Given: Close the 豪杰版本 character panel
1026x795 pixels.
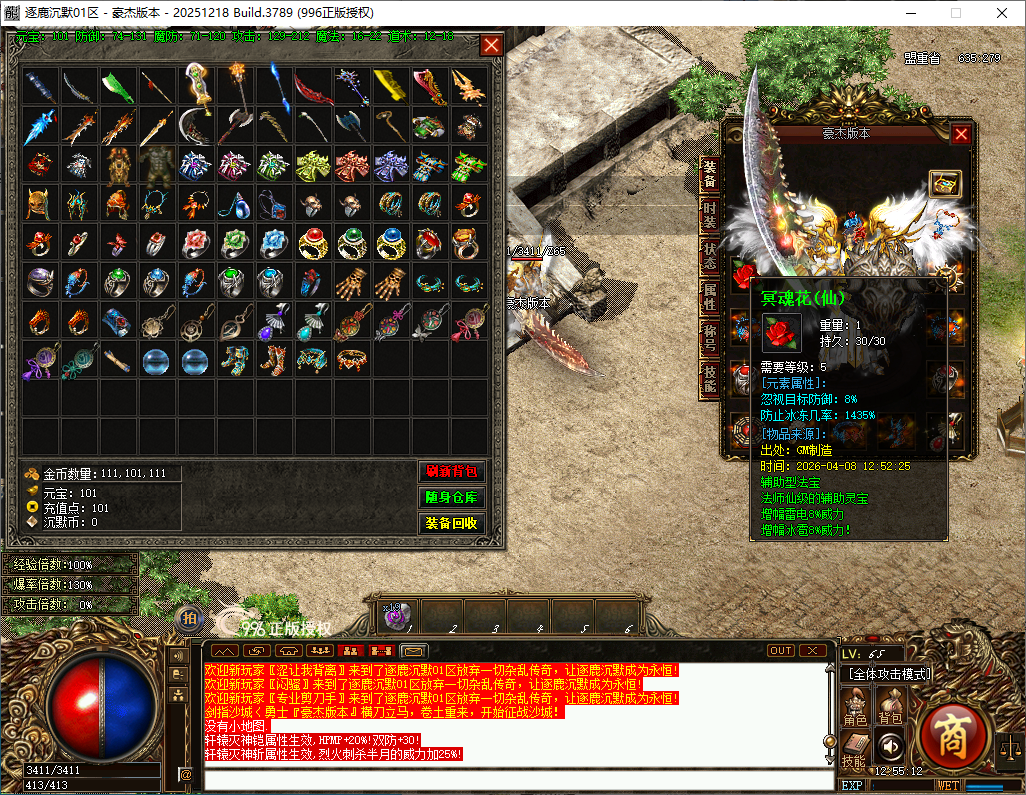Looking at the screenshot, I should pos(961,134).
